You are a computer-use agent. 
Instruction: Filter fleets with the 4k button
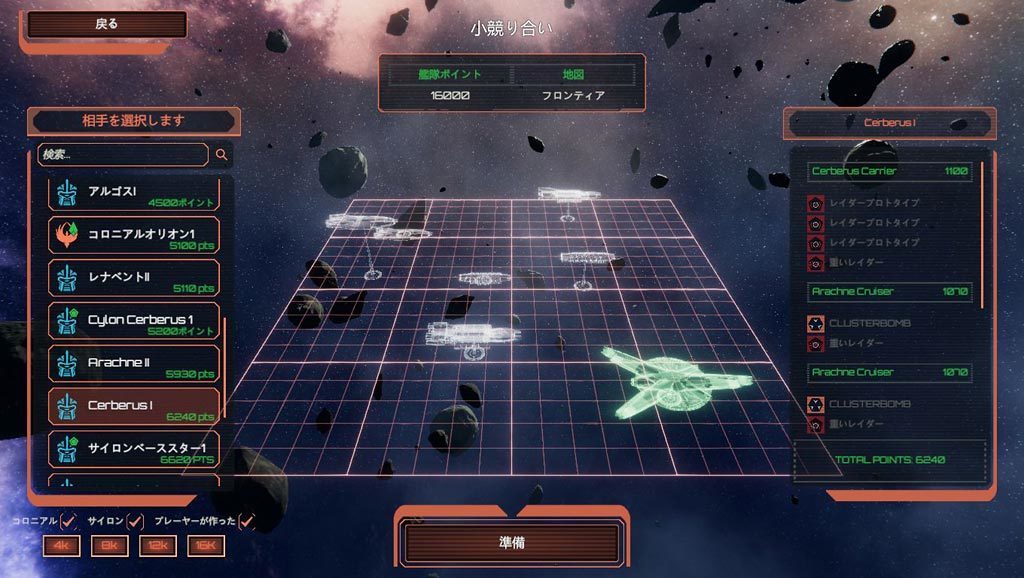pos(61,546)
